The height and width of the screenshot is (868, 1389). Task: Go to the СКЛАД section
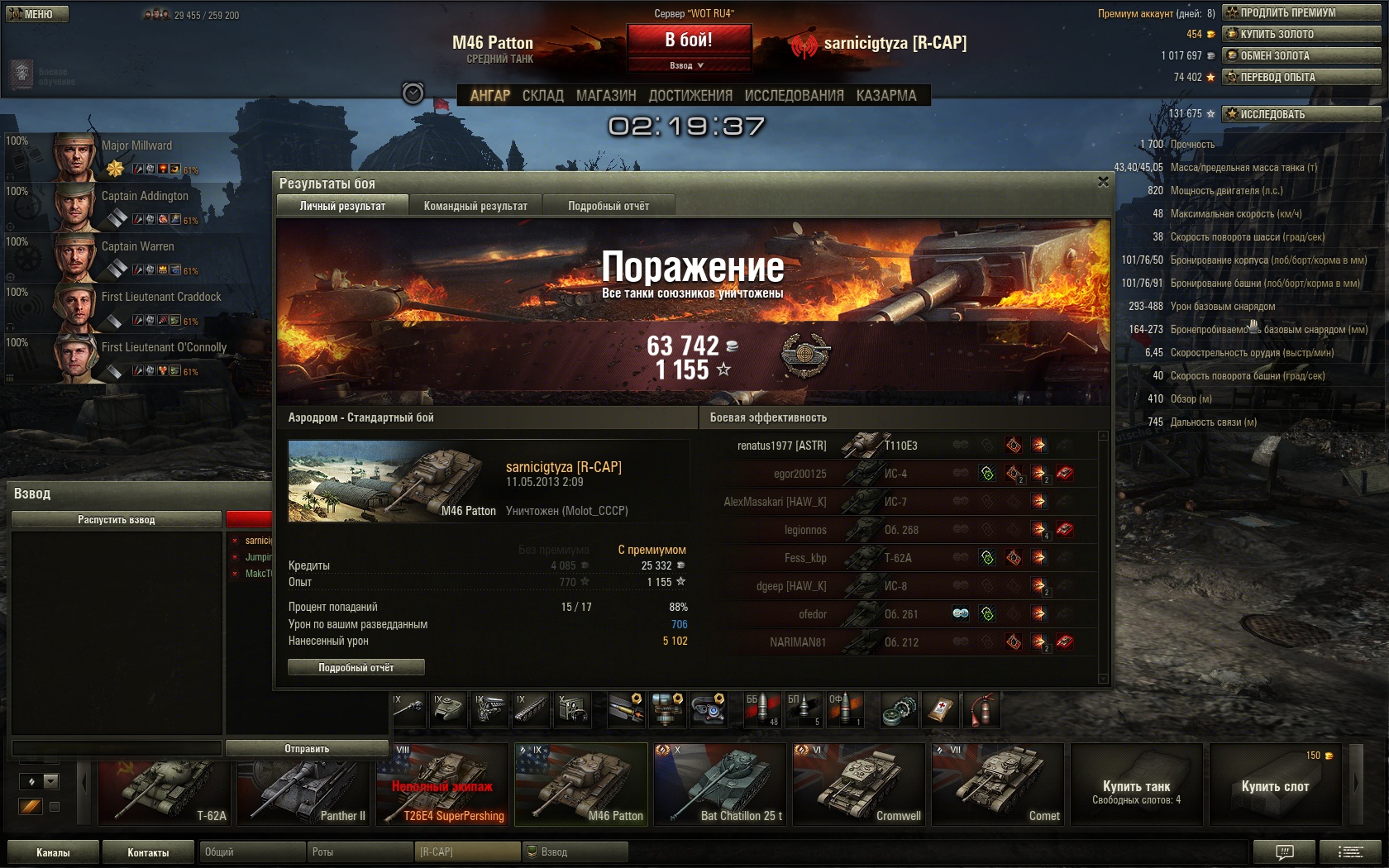pyautogui.click(x=542, y=96)
